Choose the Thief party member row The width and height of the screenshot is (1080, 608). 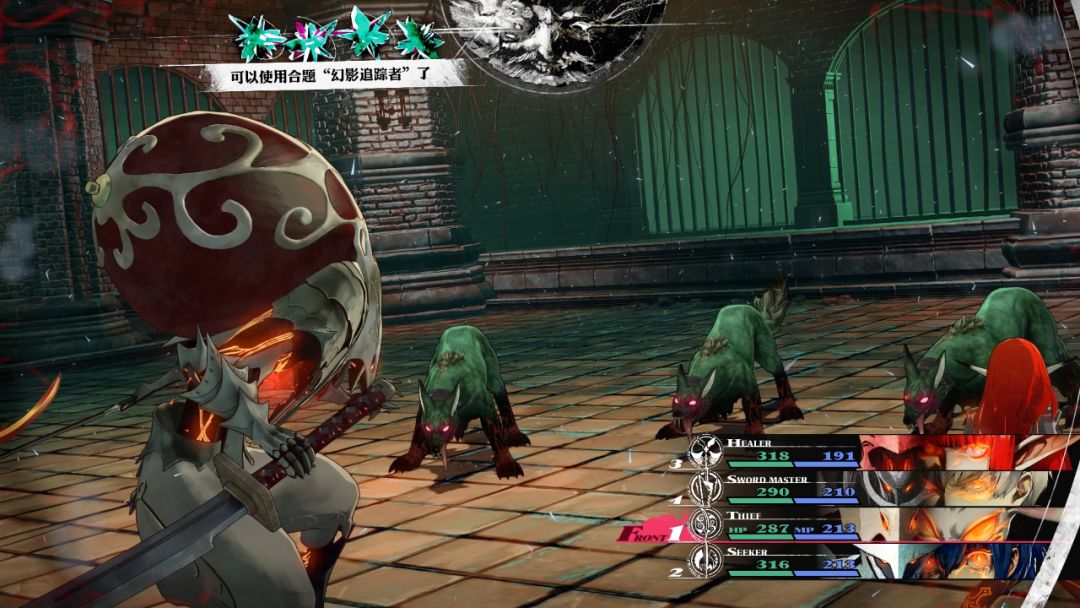(x=790, y=523)
